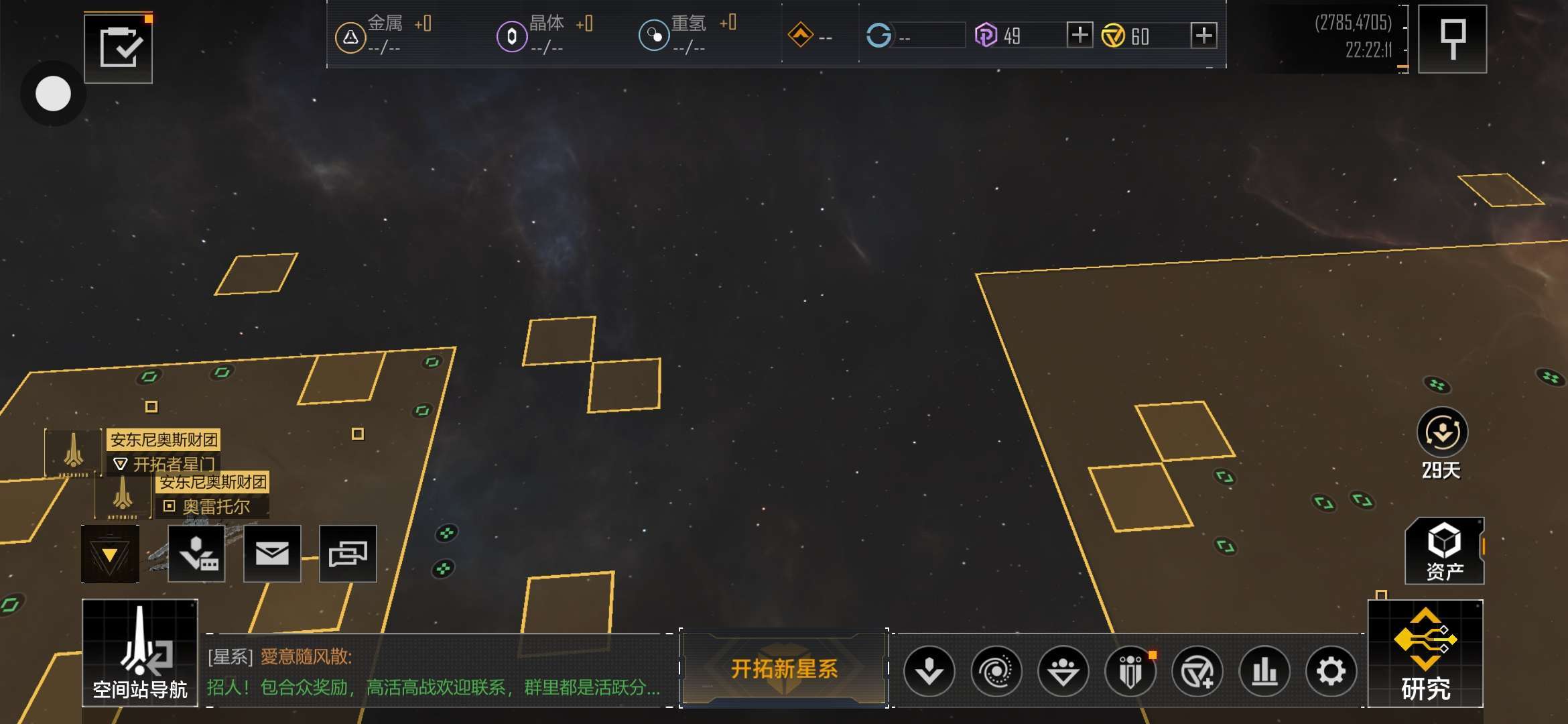Open the chat windows button
This screenshot has height=724, width=1568.
coord(348,554)
